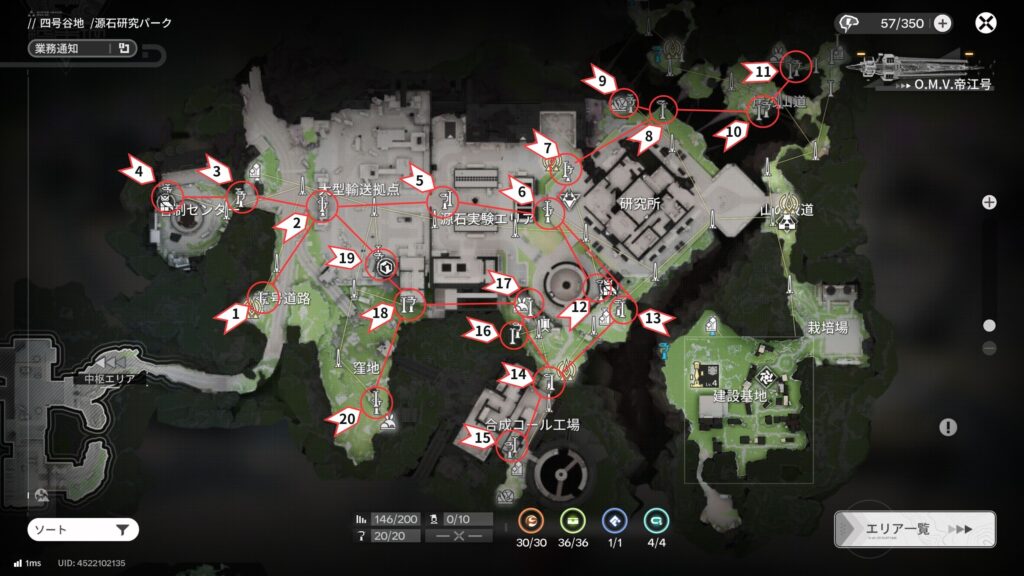Image resolution: width=1024 pixels, height=576 pixels.
Task: Open the エリア一覧 area list
Action: click(914, 529)
